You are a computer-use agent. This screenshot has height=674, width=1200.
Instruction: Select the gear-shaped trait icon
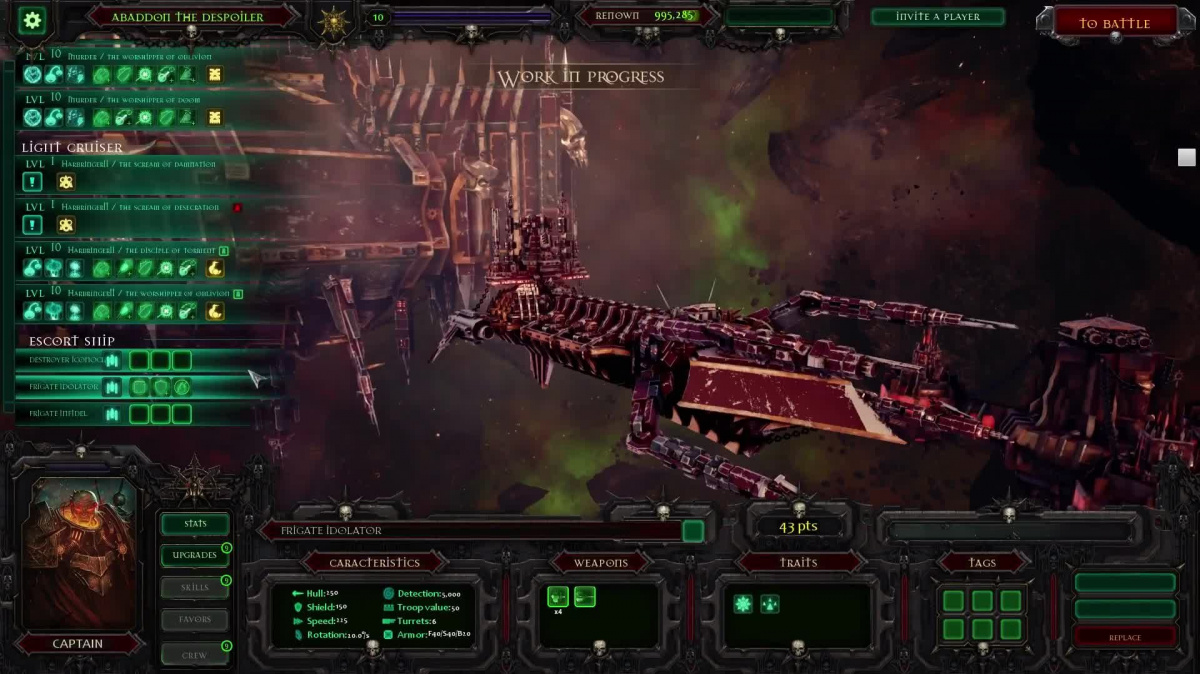coord(743,603)
